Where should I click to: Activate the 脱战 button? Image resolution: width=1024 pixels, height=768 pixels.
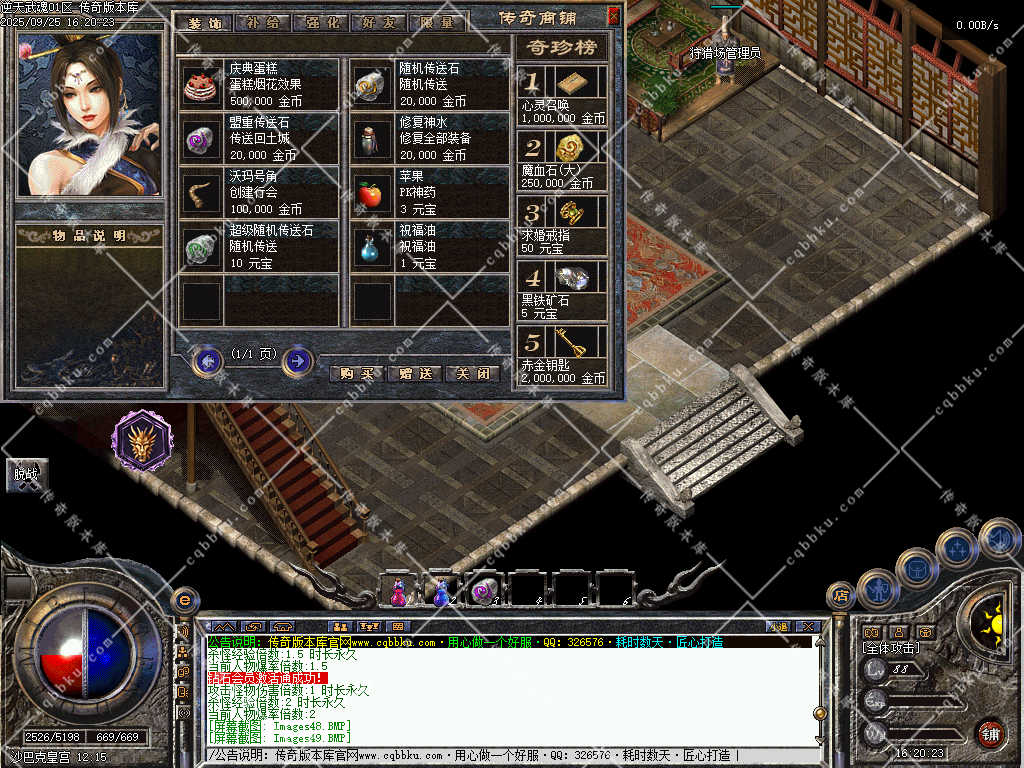click(x=26, y=474)
